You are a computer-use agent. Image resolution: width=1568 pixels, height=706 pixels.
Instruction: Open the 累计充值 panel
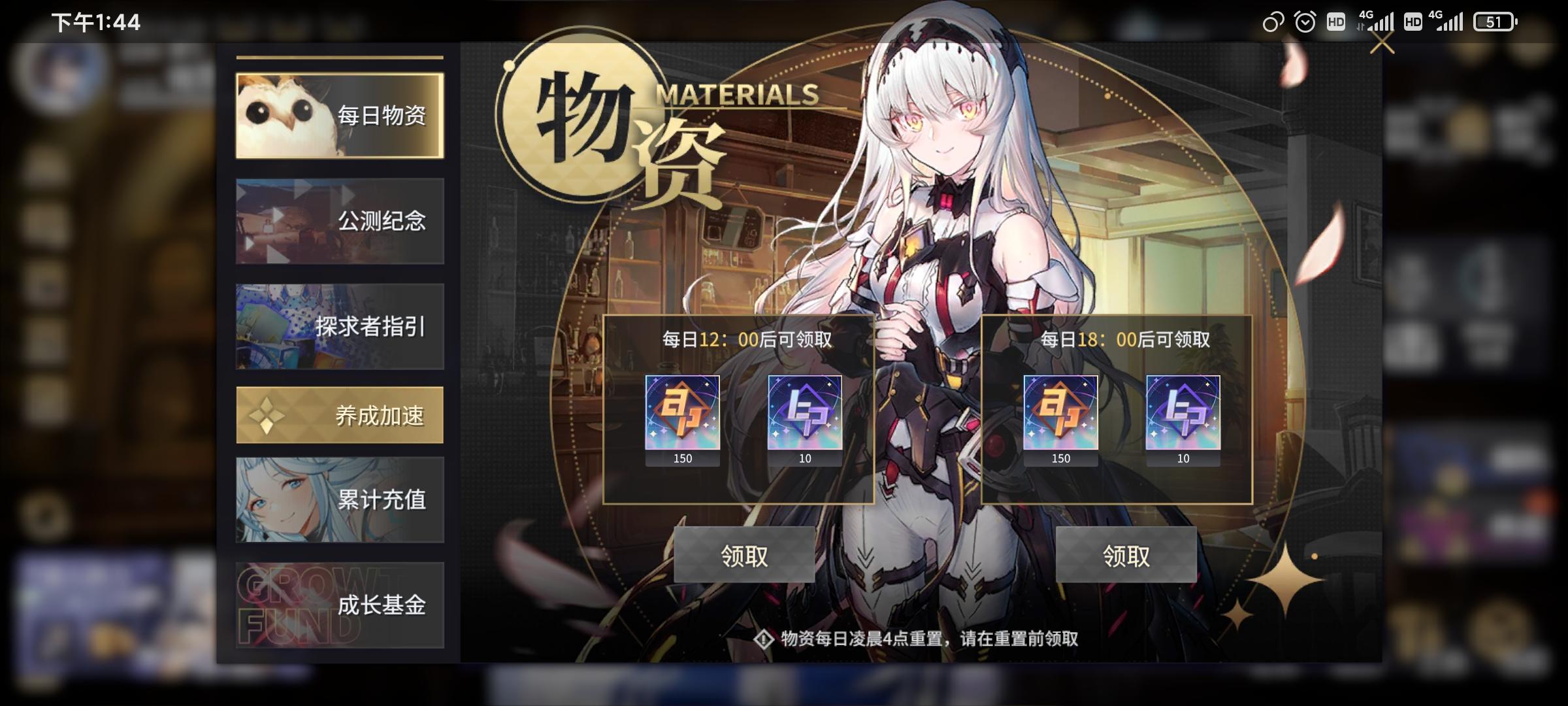click(x=340, y=500)
